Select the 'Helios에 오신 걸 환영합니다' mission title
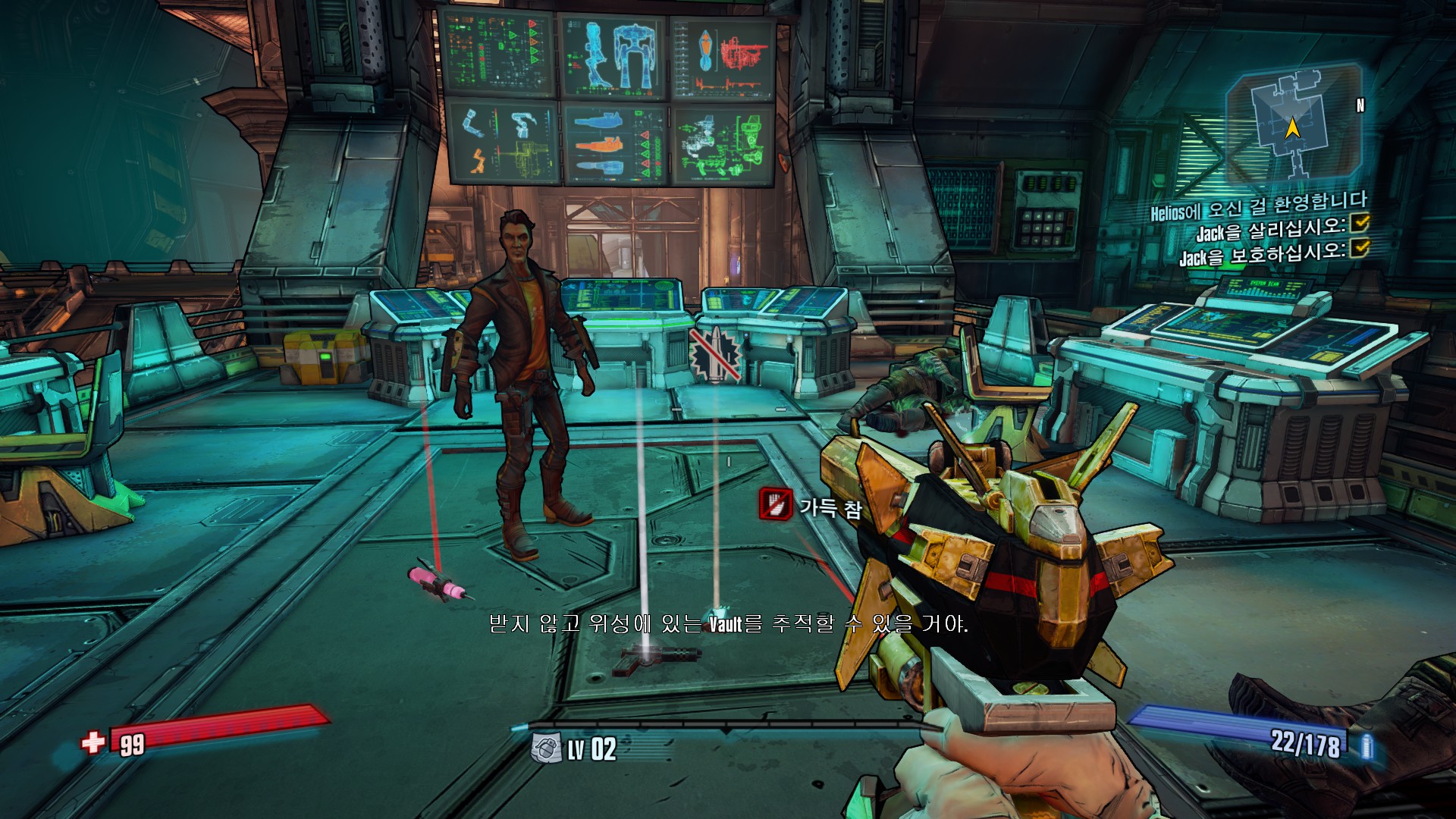 pyautogui.click(x=1259, y=206)
